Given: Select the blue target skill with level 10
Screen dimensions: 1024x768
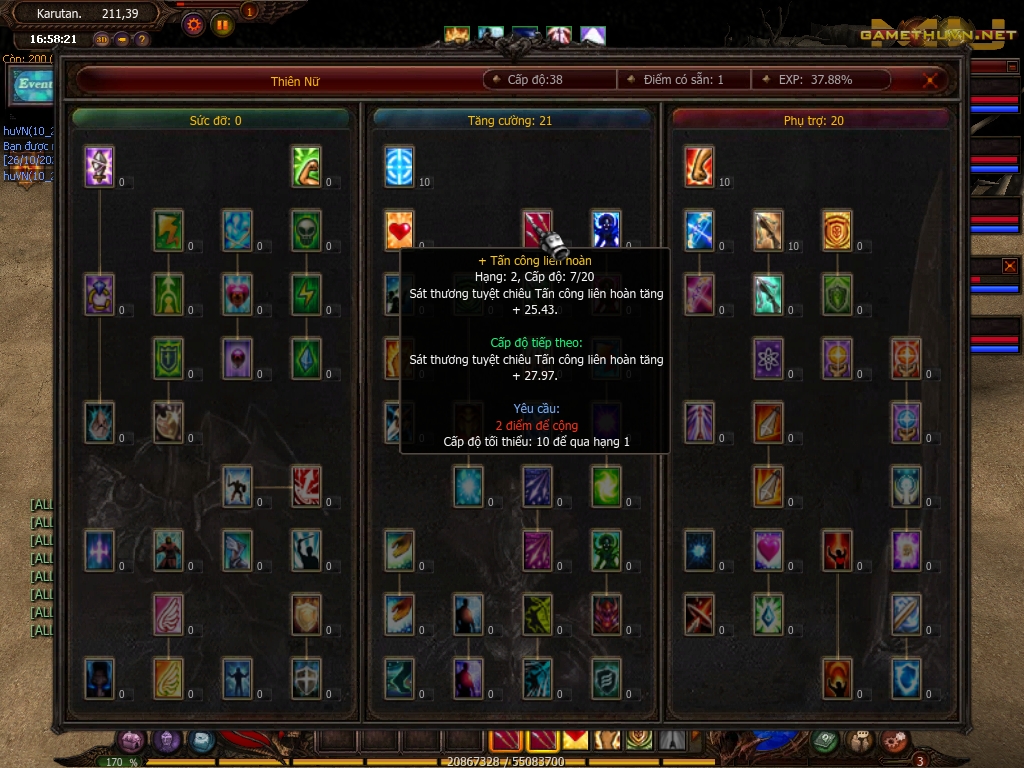Looking at the screenshot, I should (400, 166).
